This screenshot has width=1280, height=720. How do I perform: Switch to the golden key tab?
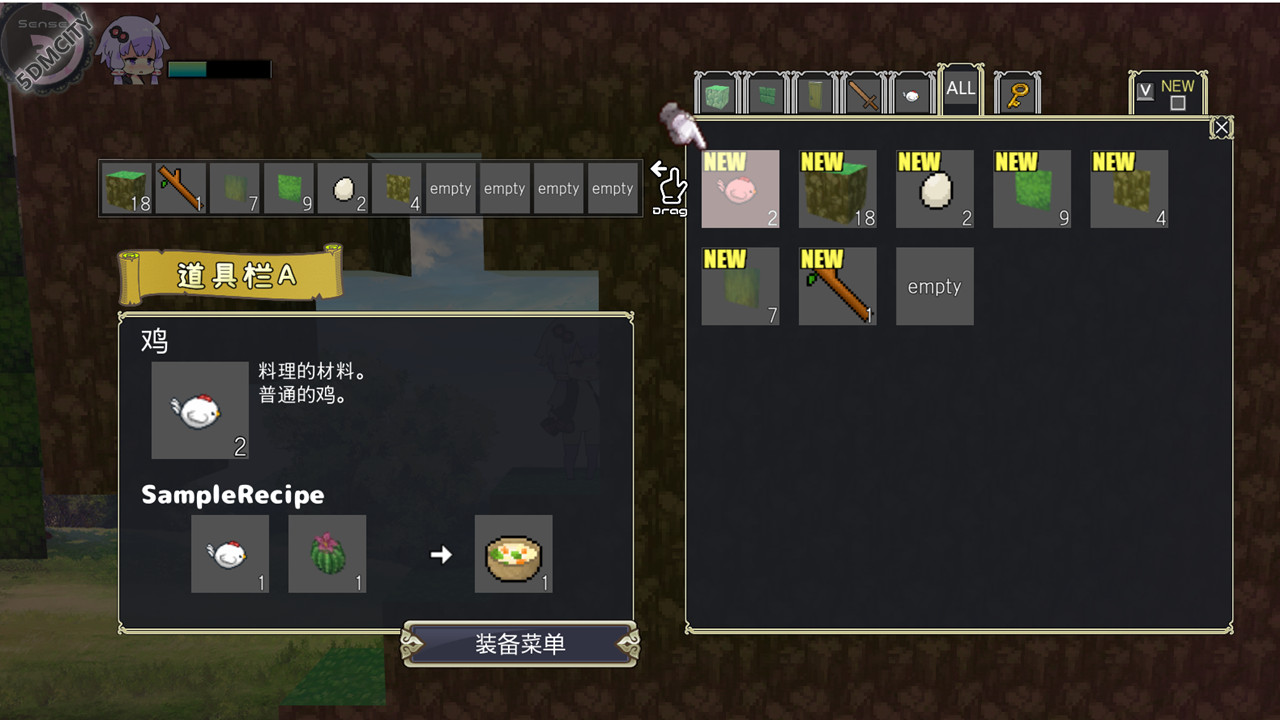click(1018, 96)
